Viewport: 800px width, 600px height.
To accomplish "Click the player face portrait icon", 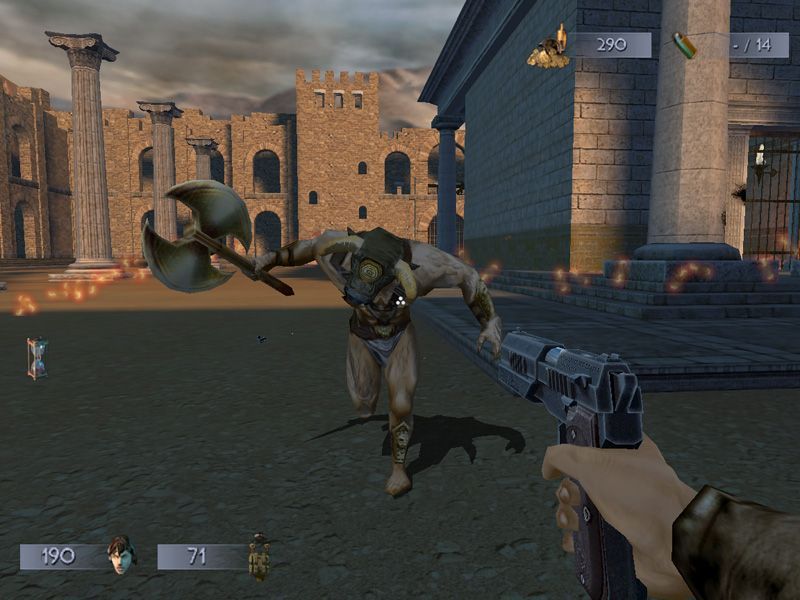I will pos(120,555).
